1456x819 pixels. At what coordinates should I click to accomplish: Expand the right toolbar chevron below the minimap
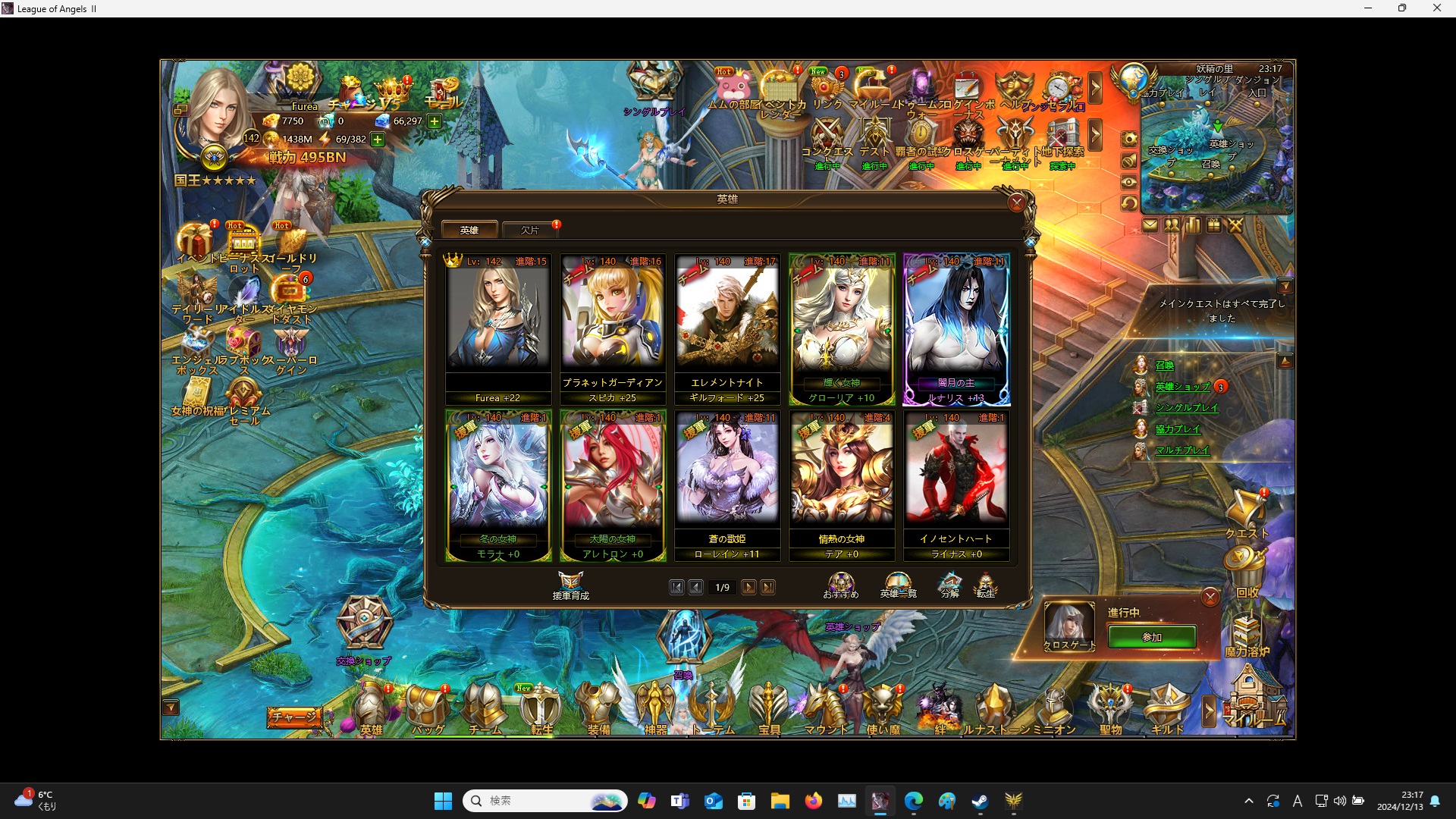click(1095, 135)
